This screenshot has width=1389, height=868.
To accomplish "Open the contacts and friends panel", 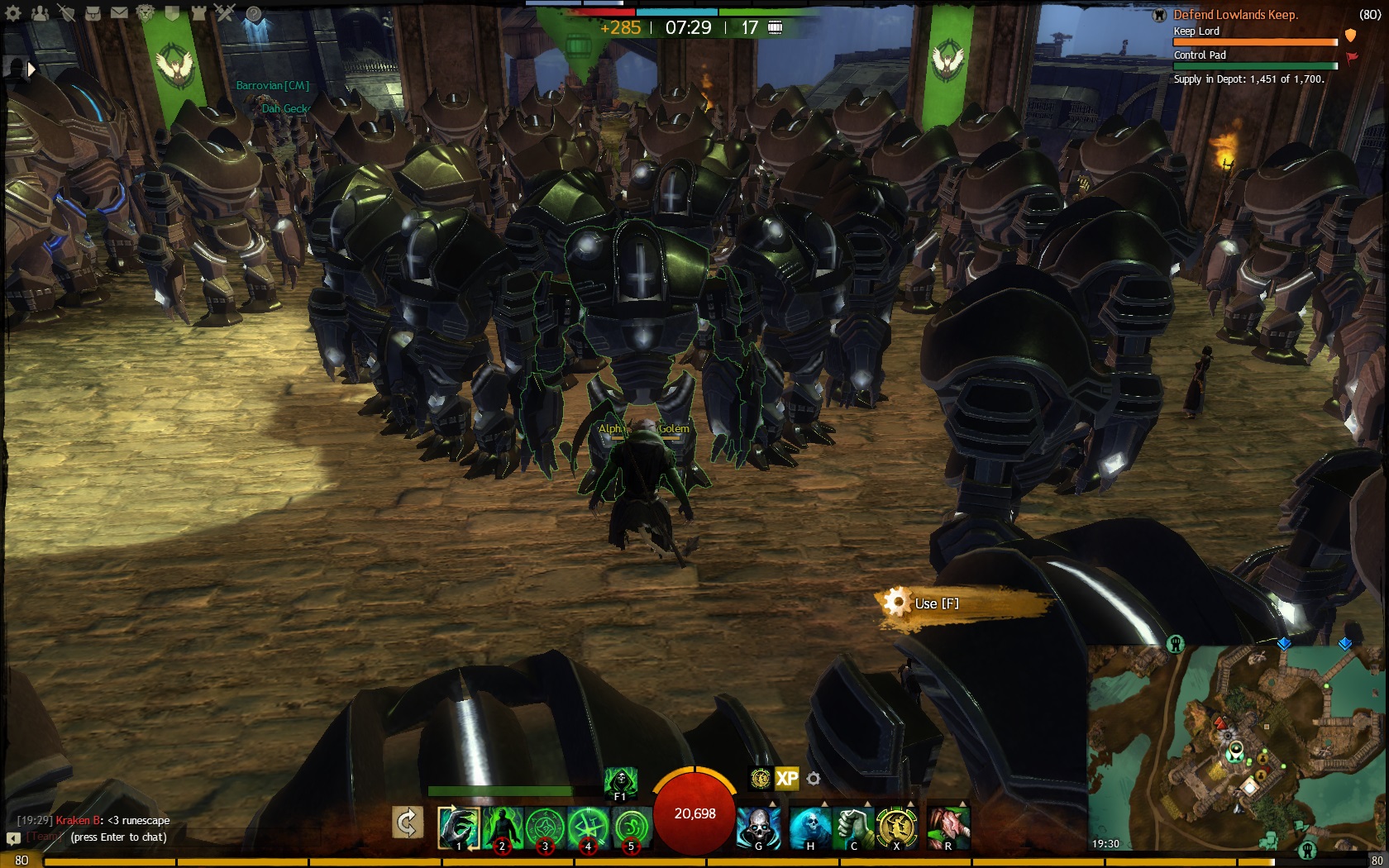I will coord(40,13).
